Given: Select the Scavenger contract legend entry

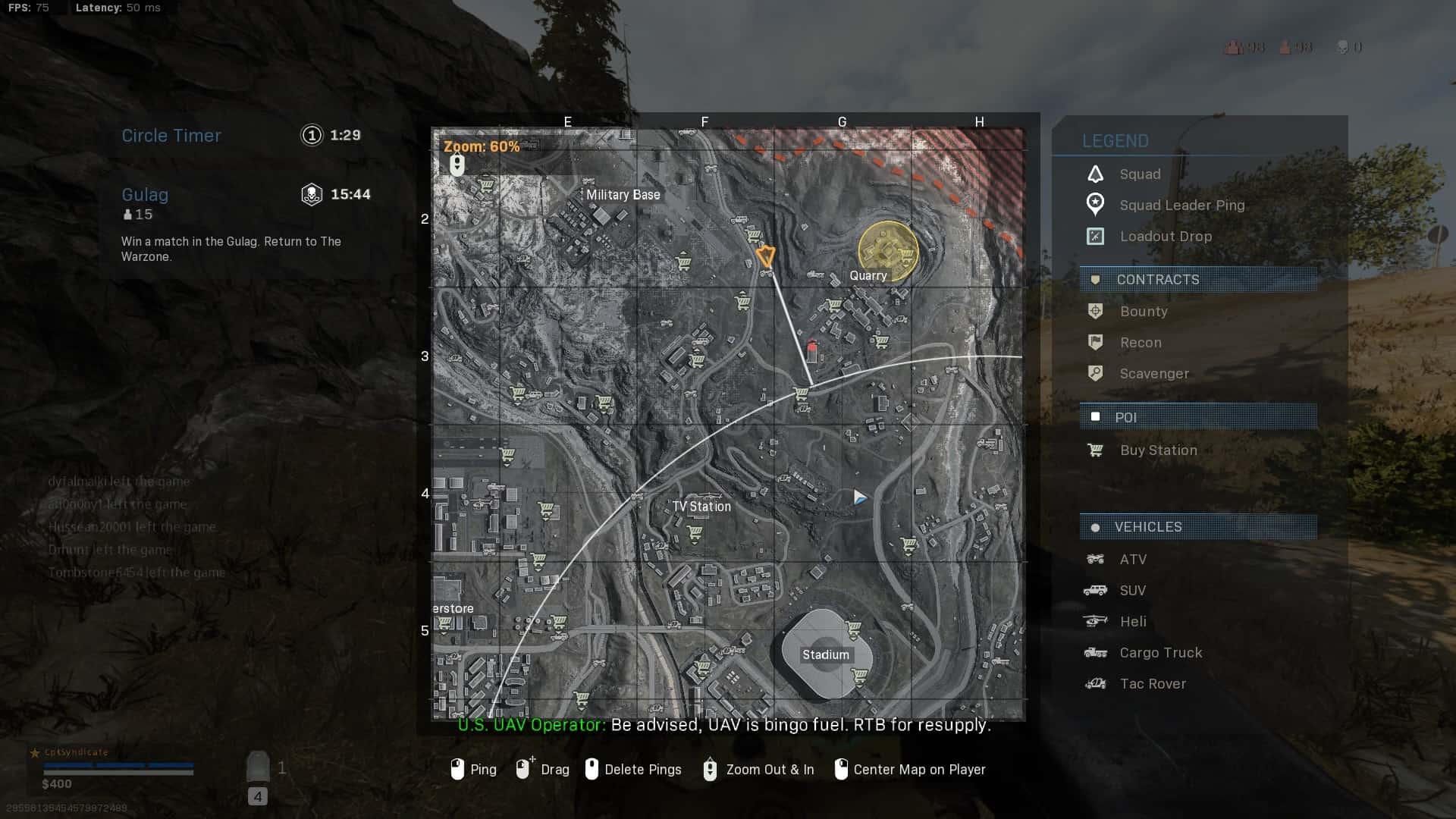Looking at the screenshot, I should tap(1153, 374).
